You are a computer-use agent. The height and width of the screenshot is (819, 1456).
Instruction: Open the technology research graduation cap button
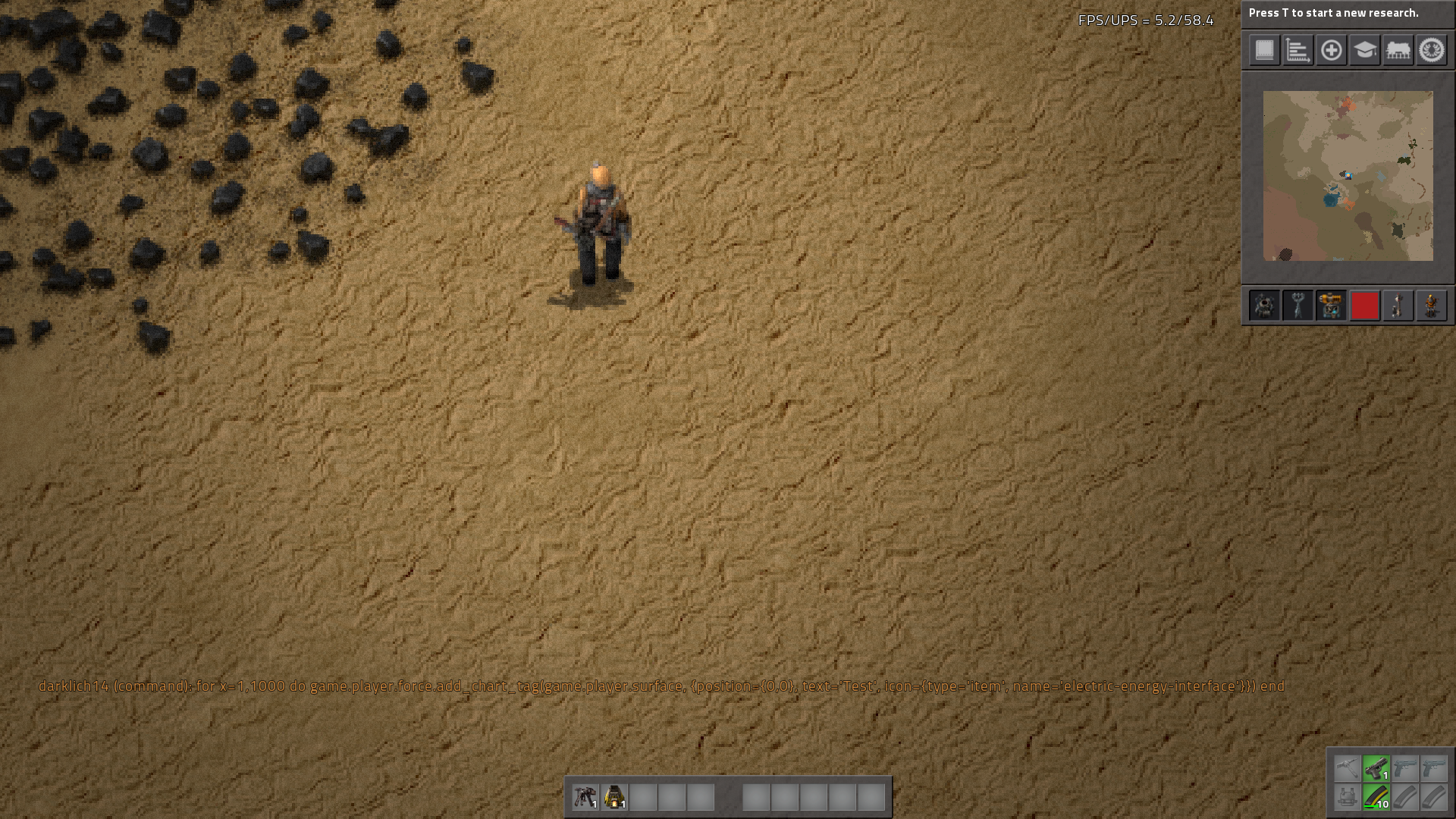1364,51
